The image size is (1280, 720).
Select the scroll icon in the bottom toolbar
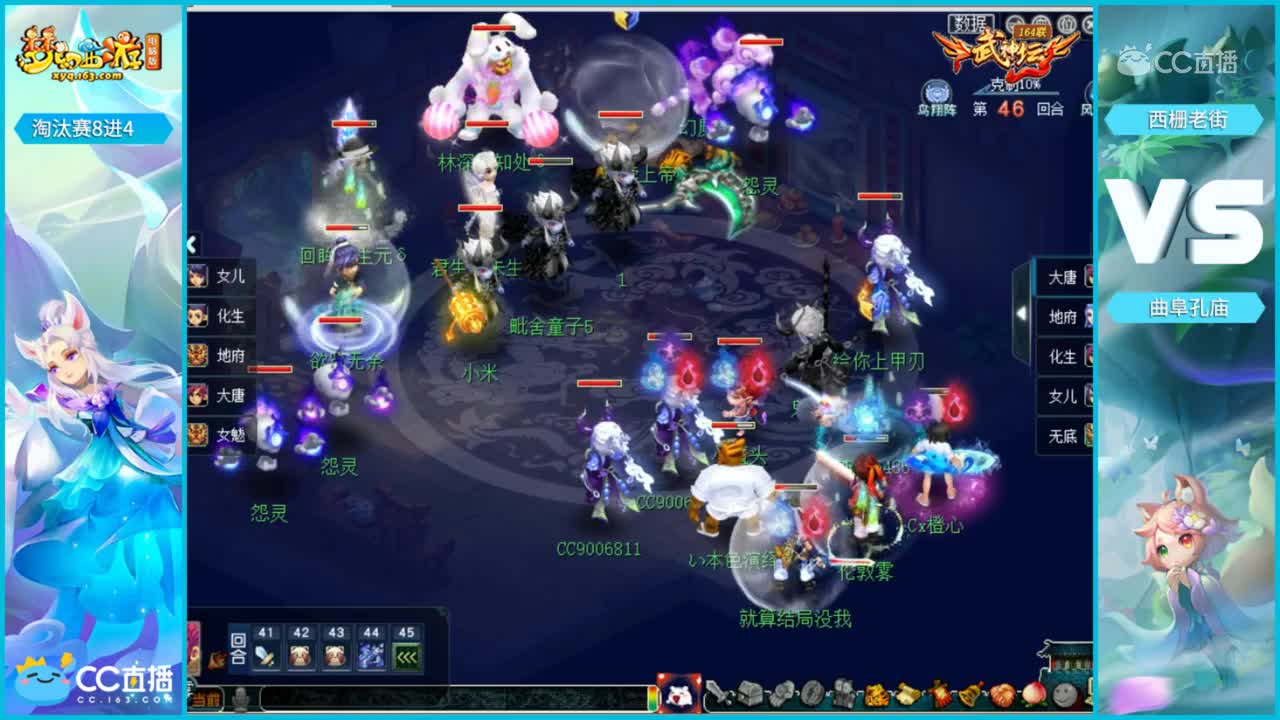(x=908, y=696)
